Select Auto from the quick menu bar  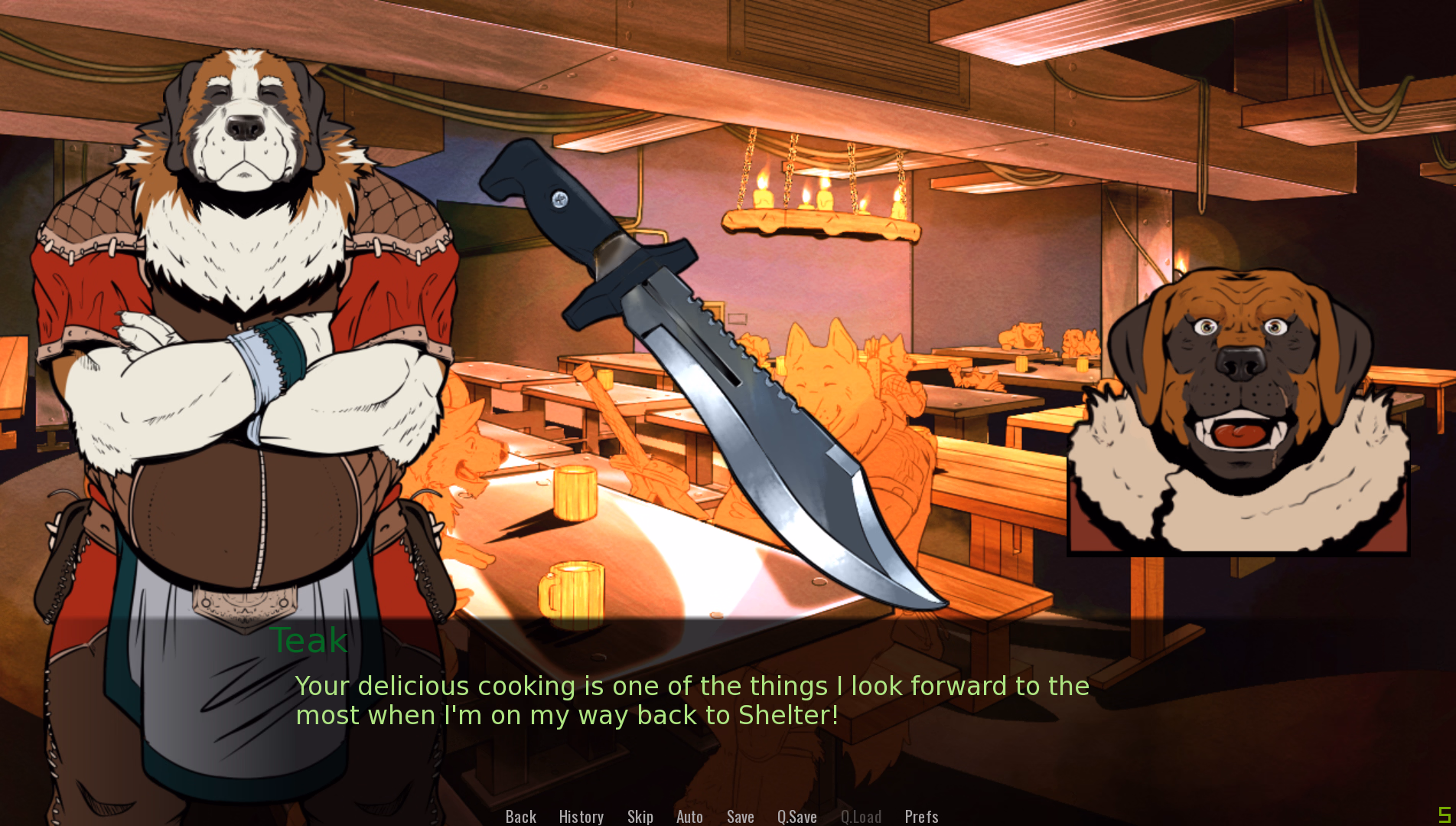(689, 816)
